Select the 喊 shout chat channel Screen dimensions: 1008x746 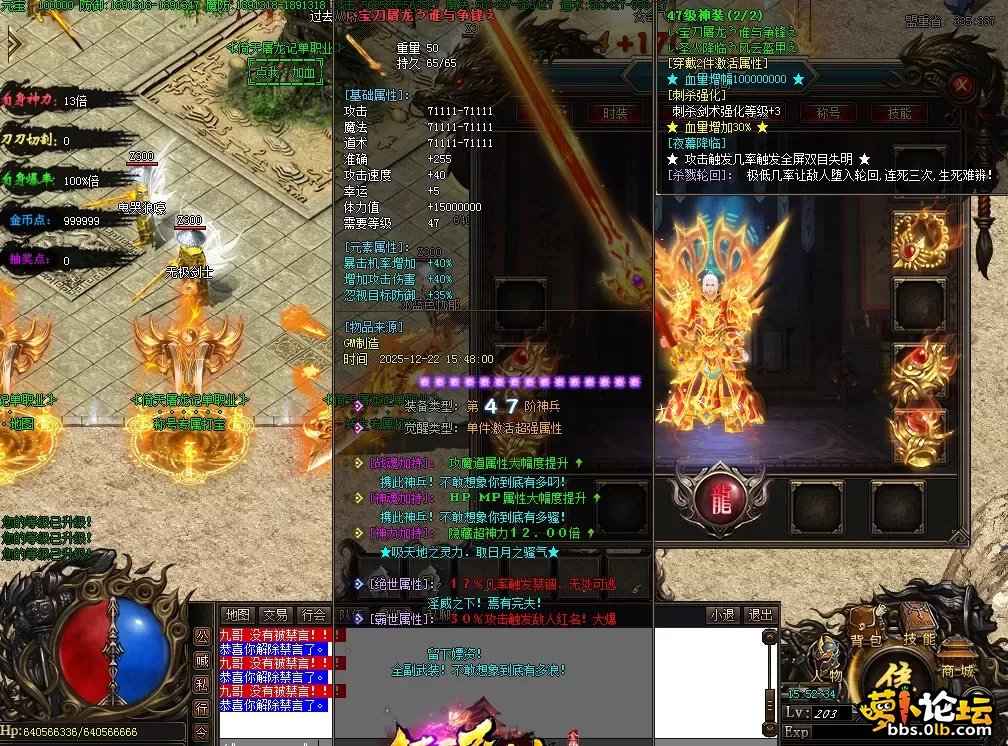pos(202,660)
